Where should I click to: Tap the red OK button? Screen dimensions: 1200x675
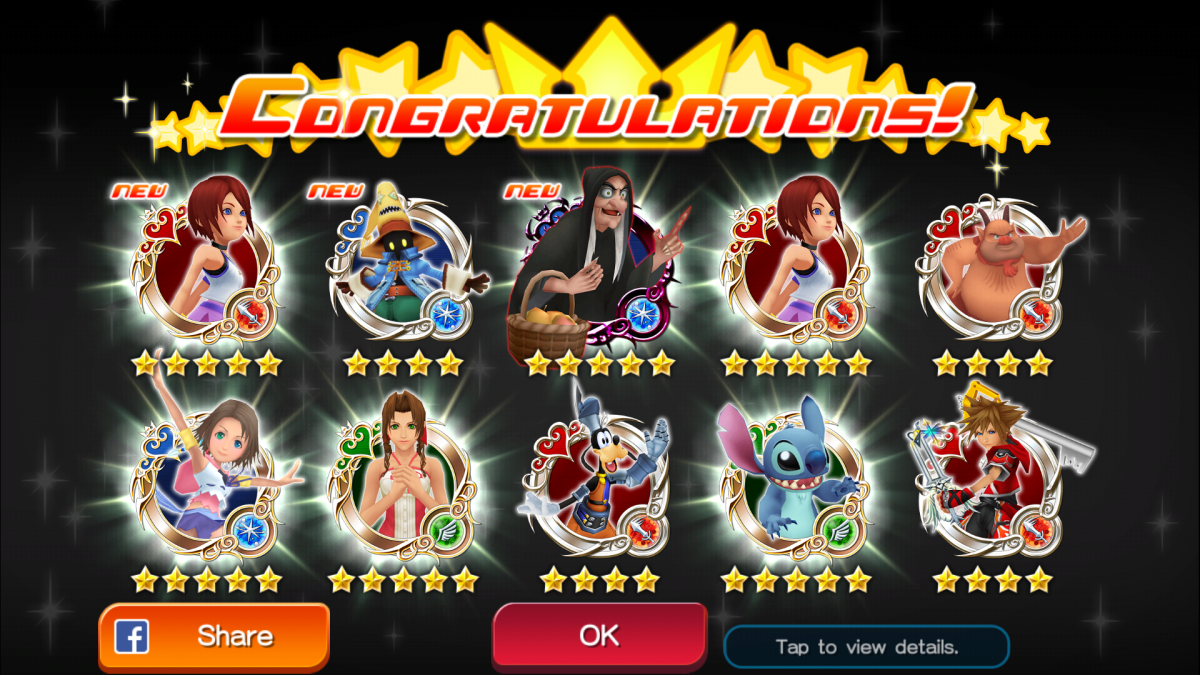(599, 635)
